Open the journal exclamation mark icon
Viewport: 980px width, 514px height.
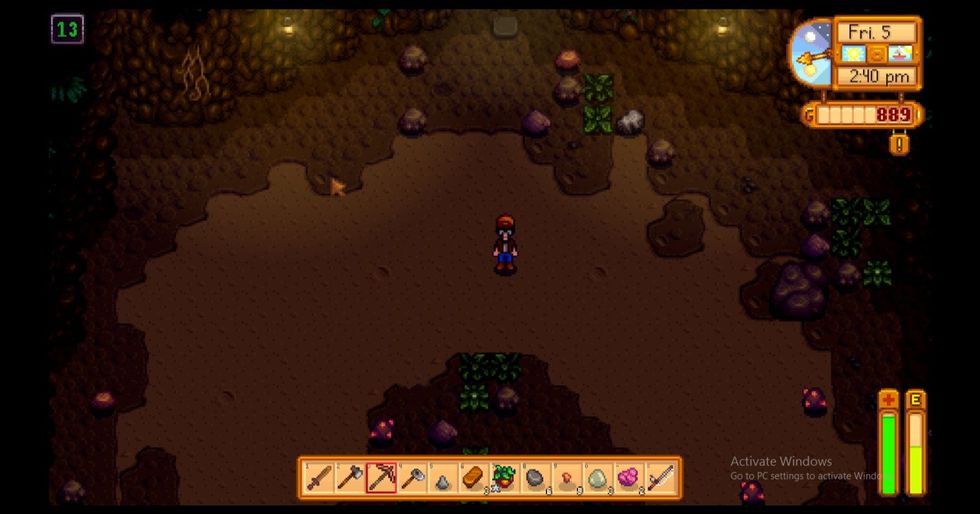tap(900, 144)
